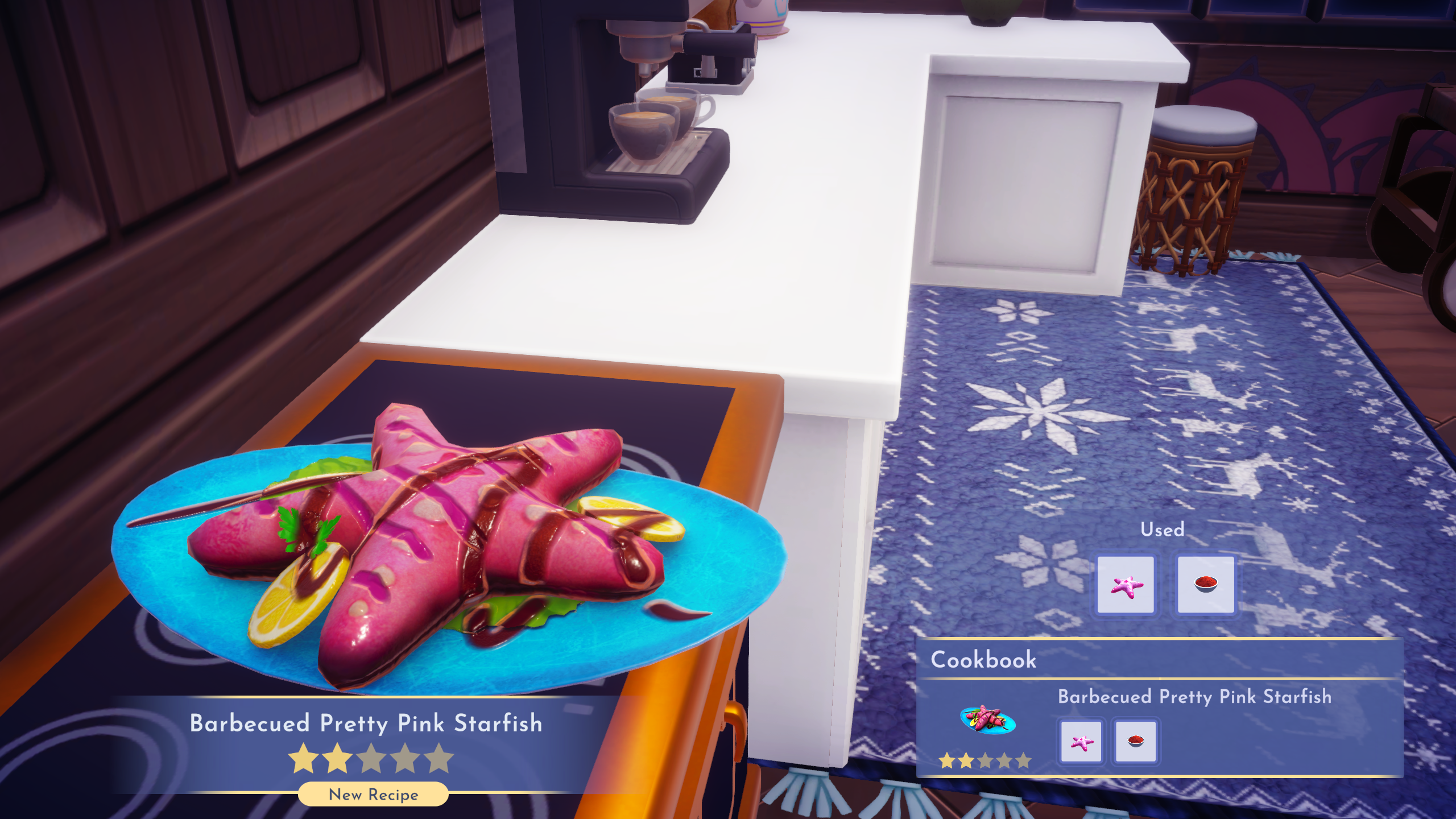Click the New Recipe badge
The height and width of the screenshot is (819, 1456).
coord(373,794)
